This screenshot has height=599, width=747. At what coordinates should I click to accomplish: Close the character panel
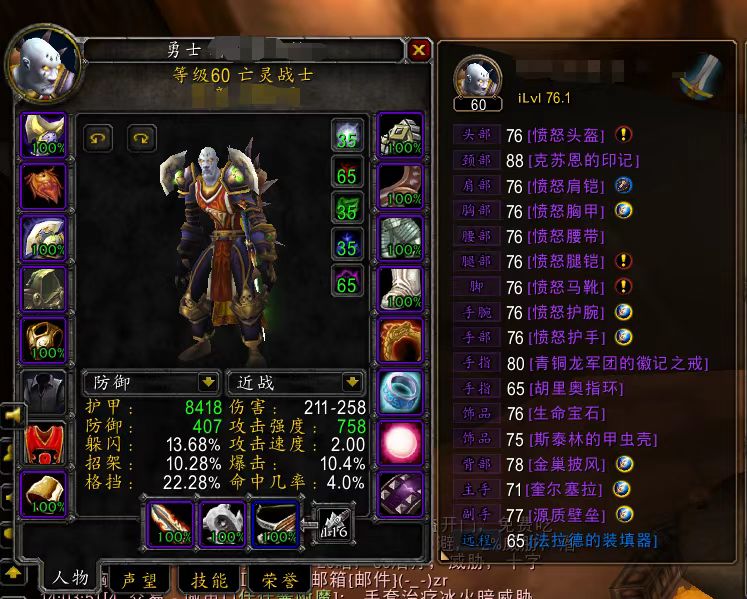[x=419, y=50]
